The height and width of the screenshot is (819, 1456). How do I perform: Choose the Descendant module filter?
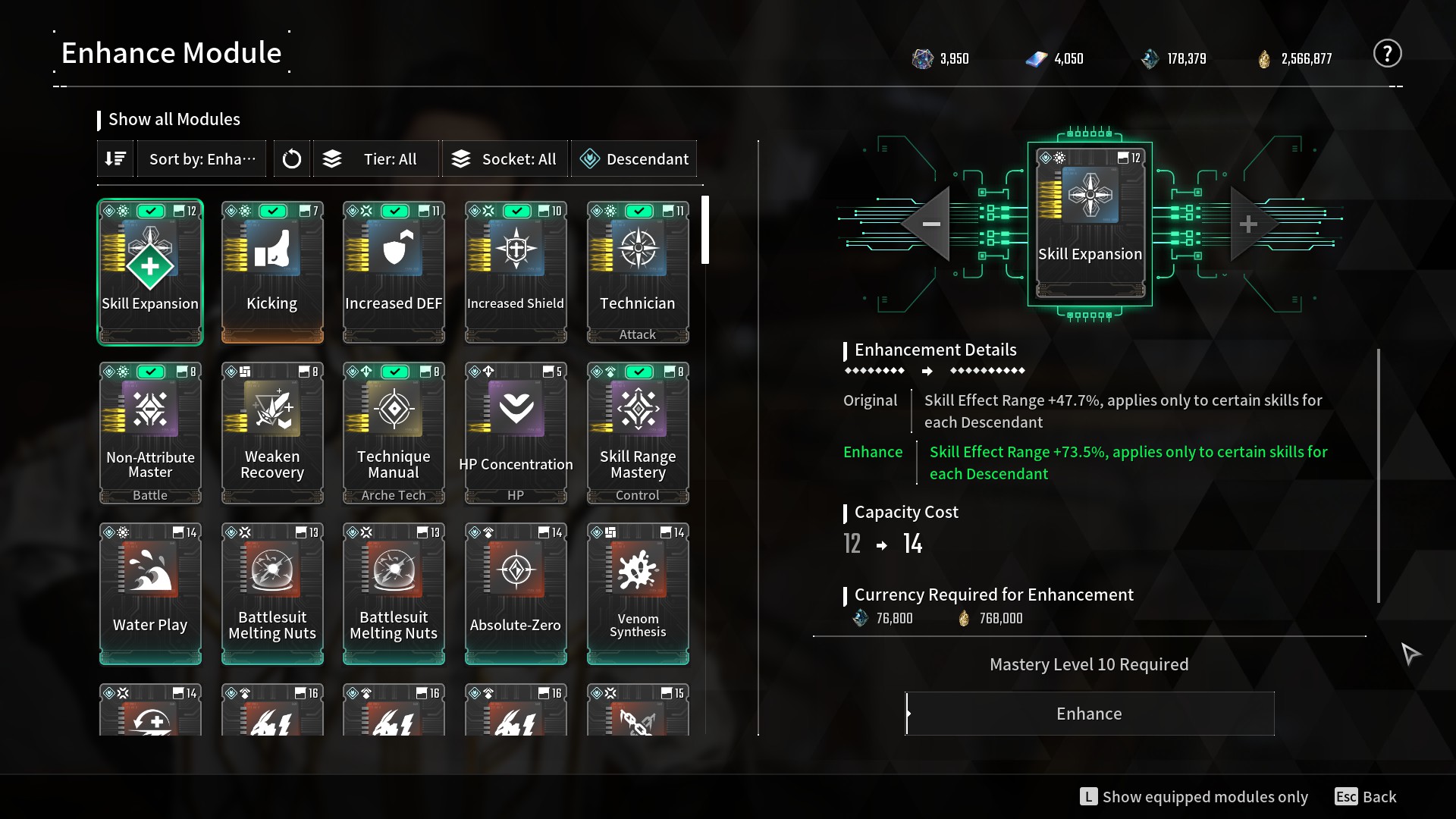(x=634, y=159)
